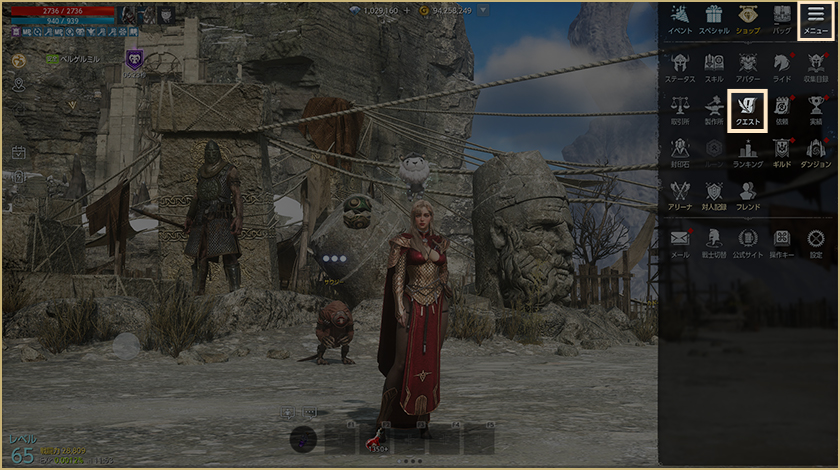Open the 取引所 (Exchange) scales icon
The image size is (840, 470).
[x=680, y=110]
